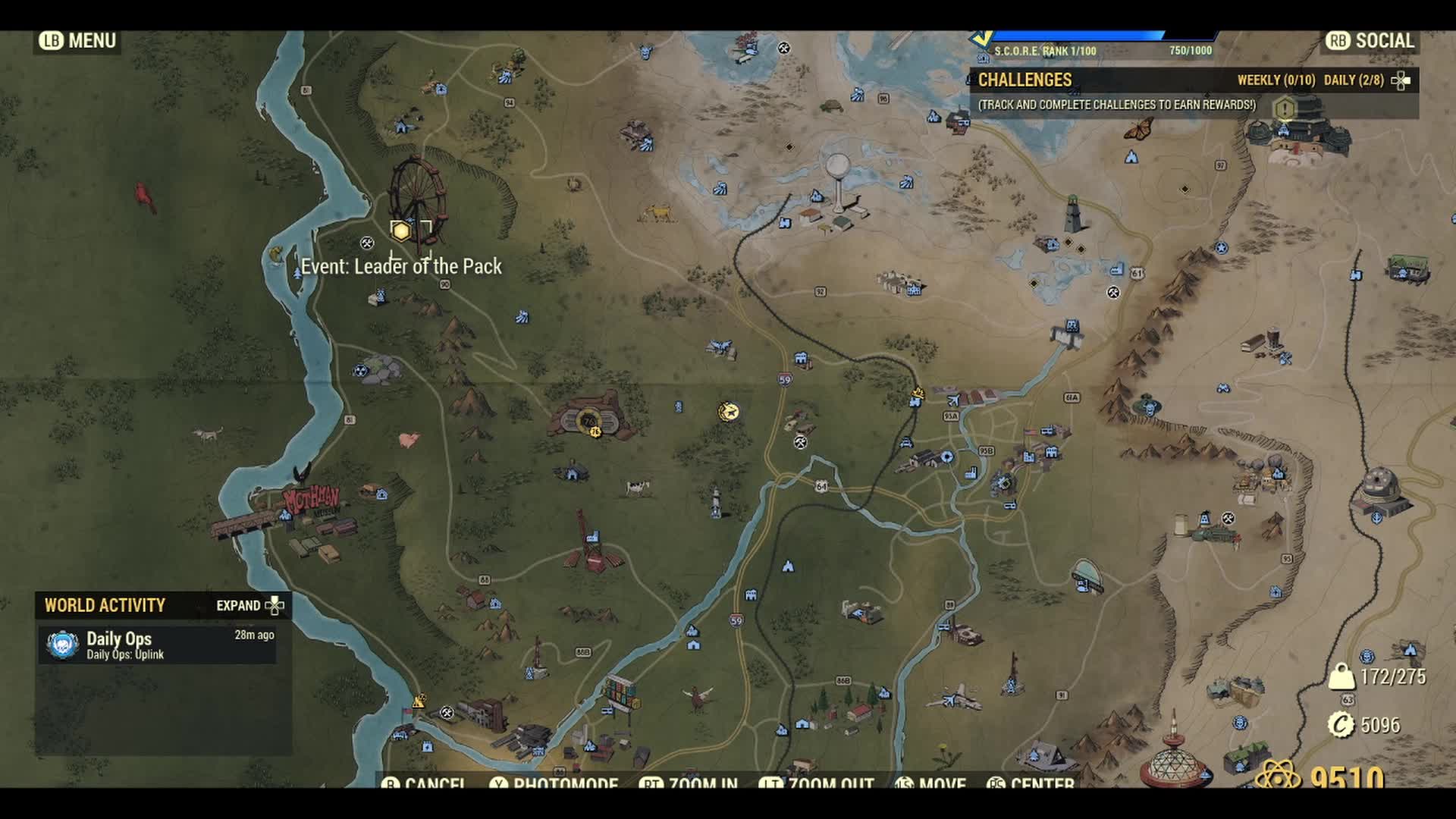Switch to Daily challenges
The height and width of the screenshot is (819, 1456).
(1354, 80)
